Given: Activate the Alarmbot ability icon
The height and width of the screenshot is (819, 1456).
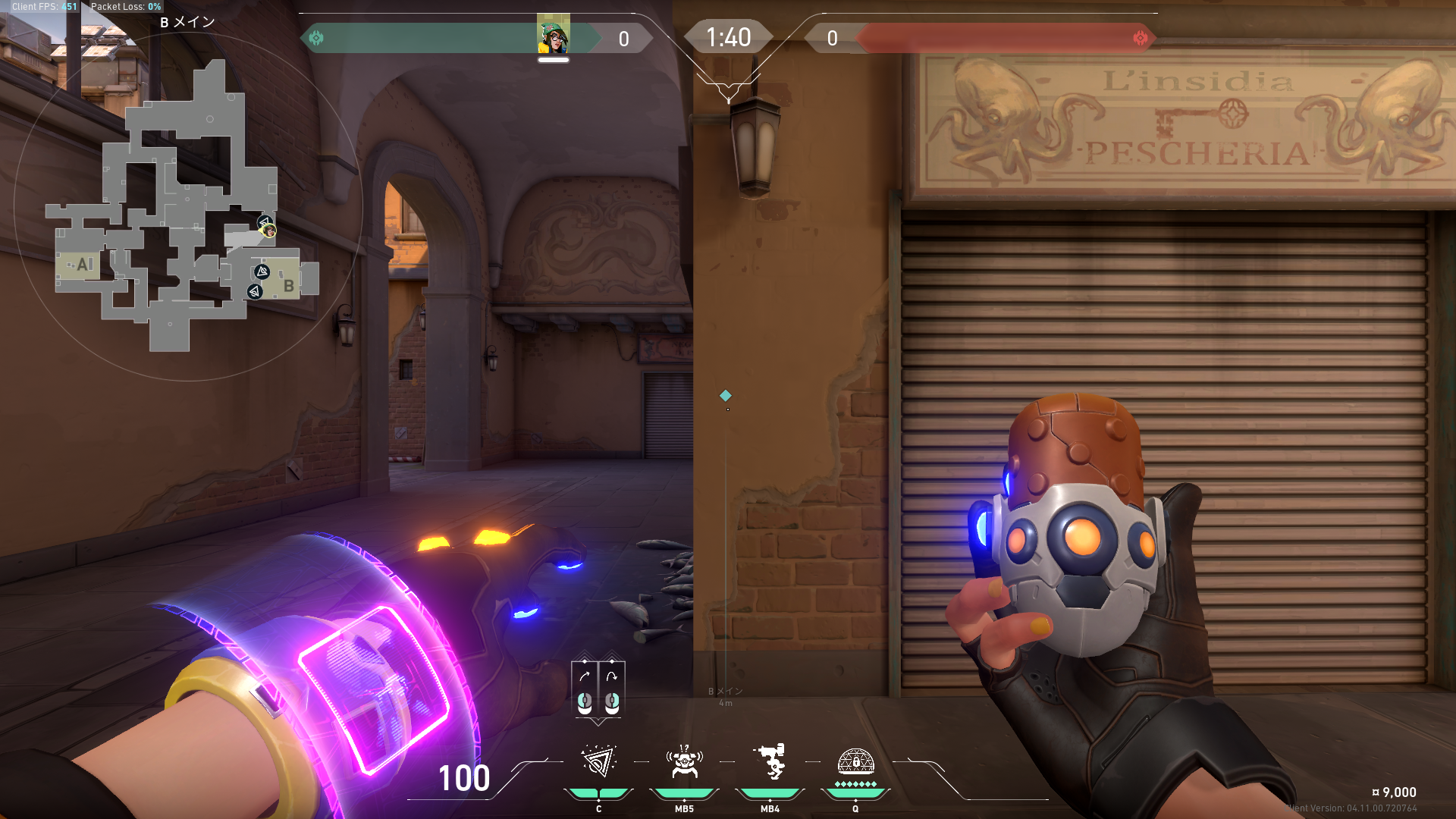Looking at the screenshot, I should [684, 762].
